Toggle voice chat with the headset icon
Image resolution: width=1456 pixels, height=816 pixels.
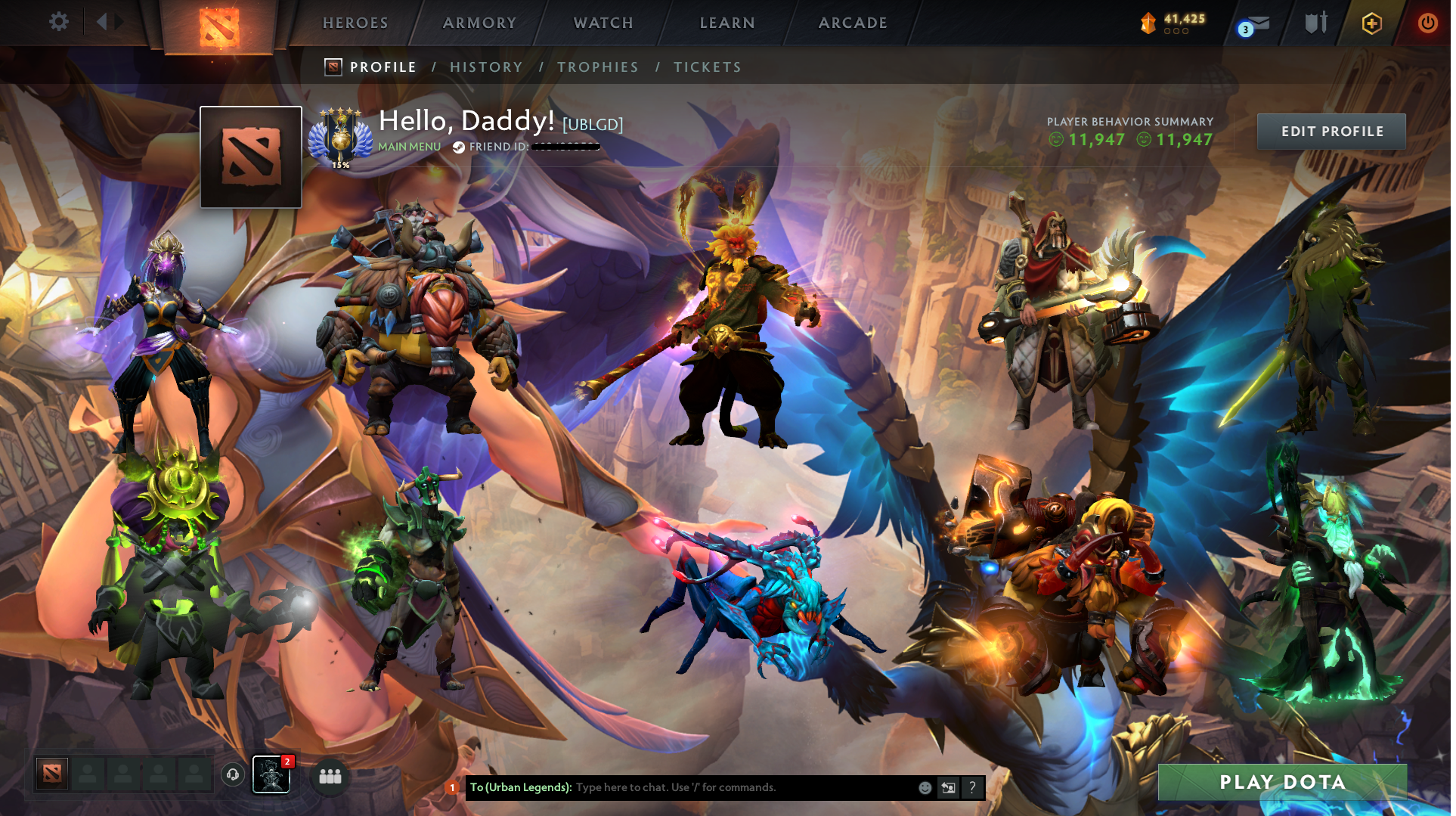pos(232,776)
